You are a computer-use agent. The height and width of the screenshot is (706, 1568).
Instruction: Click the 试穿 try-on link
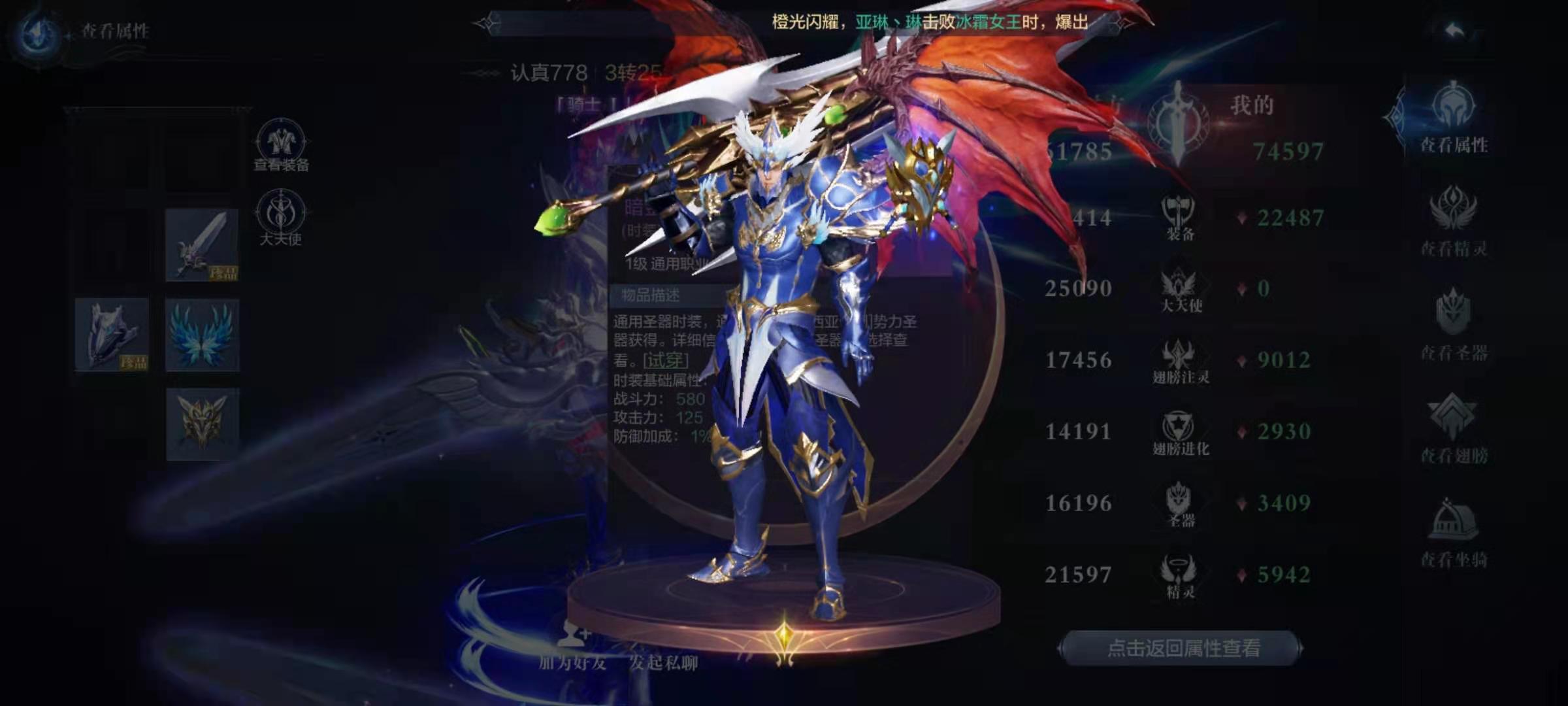[x=665, y=360]
